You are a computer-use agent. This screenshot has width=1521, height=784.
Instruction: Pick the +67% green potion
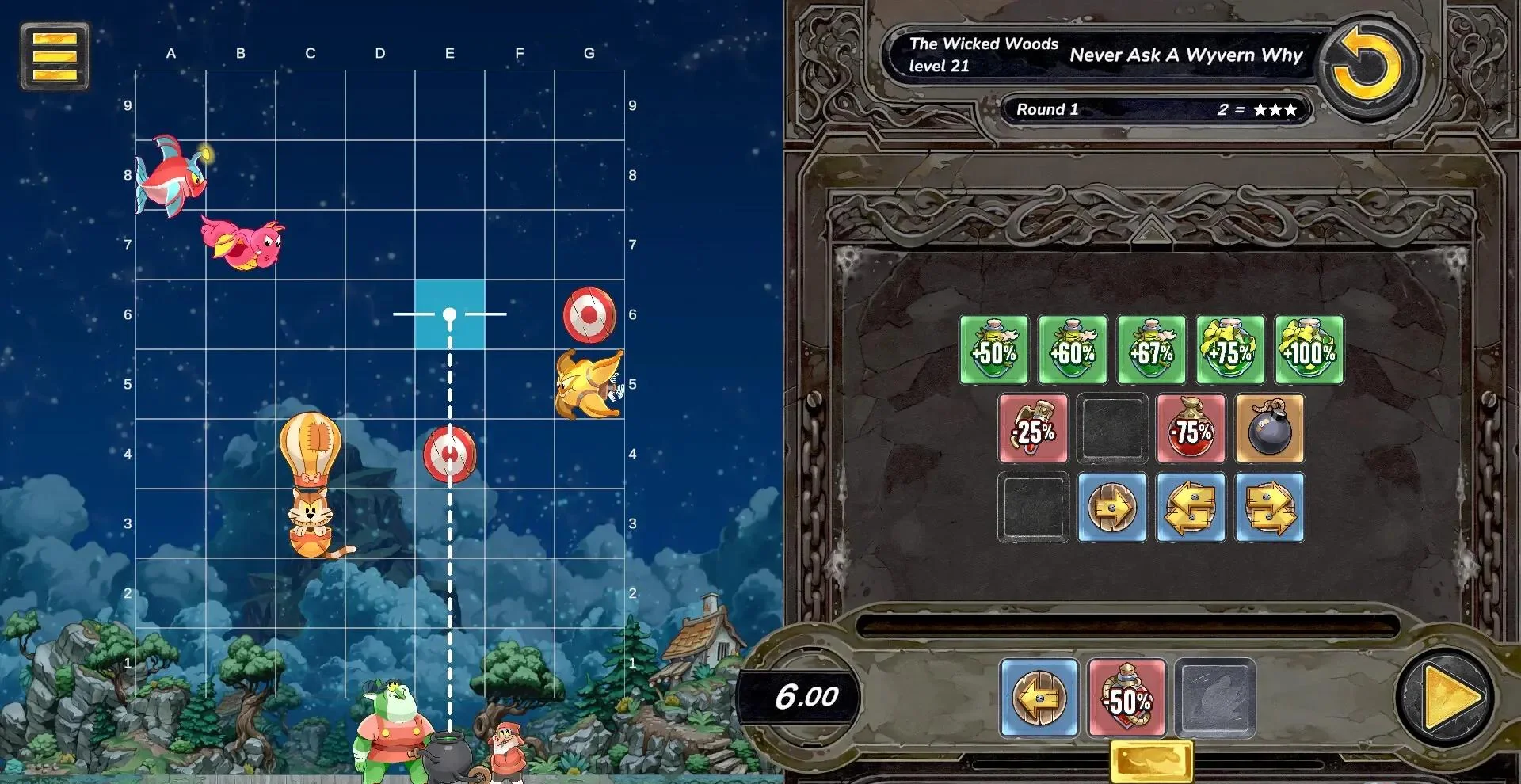pyautogui.click(x=1151, y=350)
